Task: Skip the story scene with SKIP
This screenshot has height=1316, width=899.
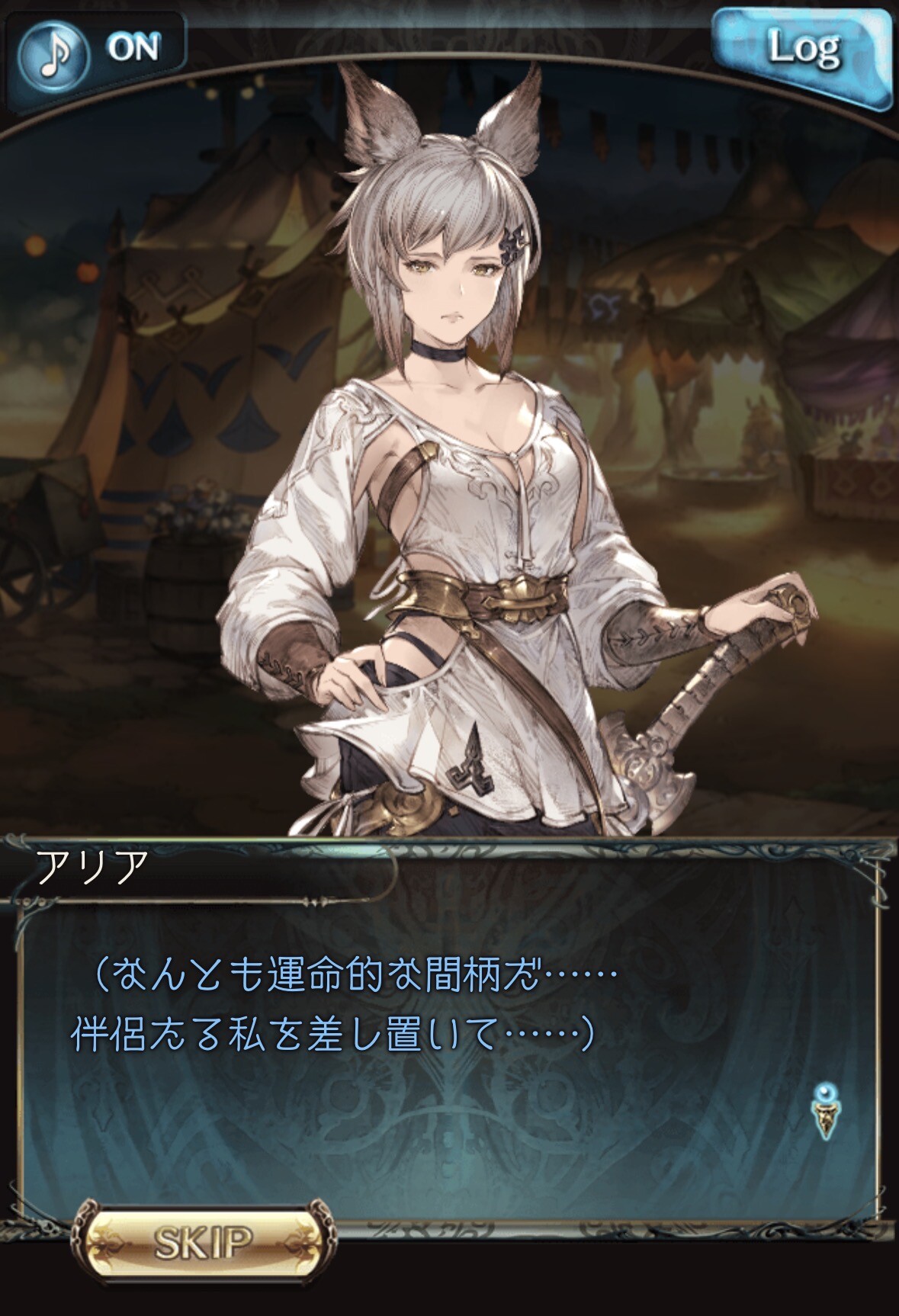Action: point(203,1242)
